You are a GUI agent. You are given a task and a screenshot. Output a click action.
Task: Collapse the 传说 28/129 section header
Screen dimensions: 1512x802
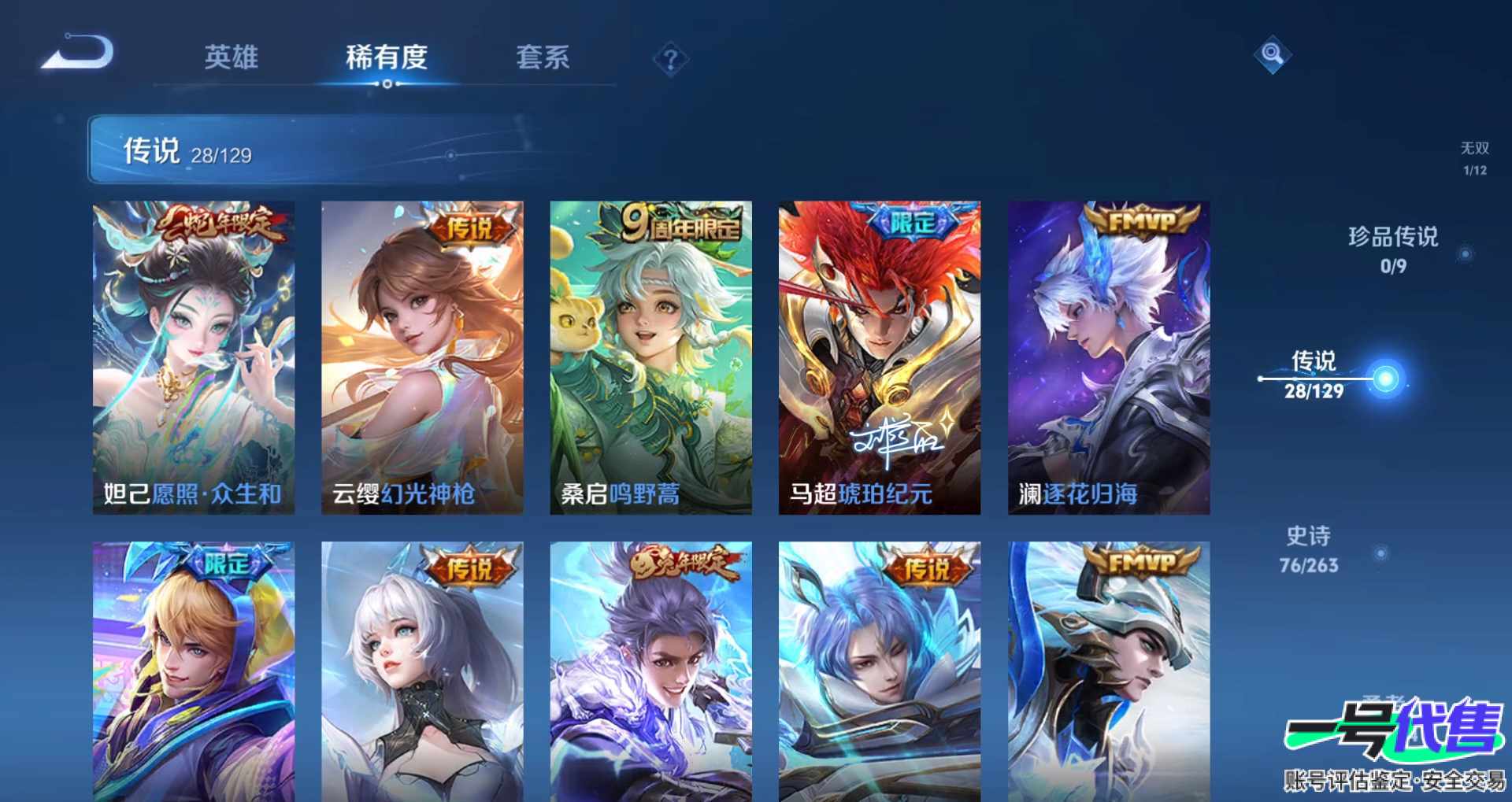(x=315, y=150)
